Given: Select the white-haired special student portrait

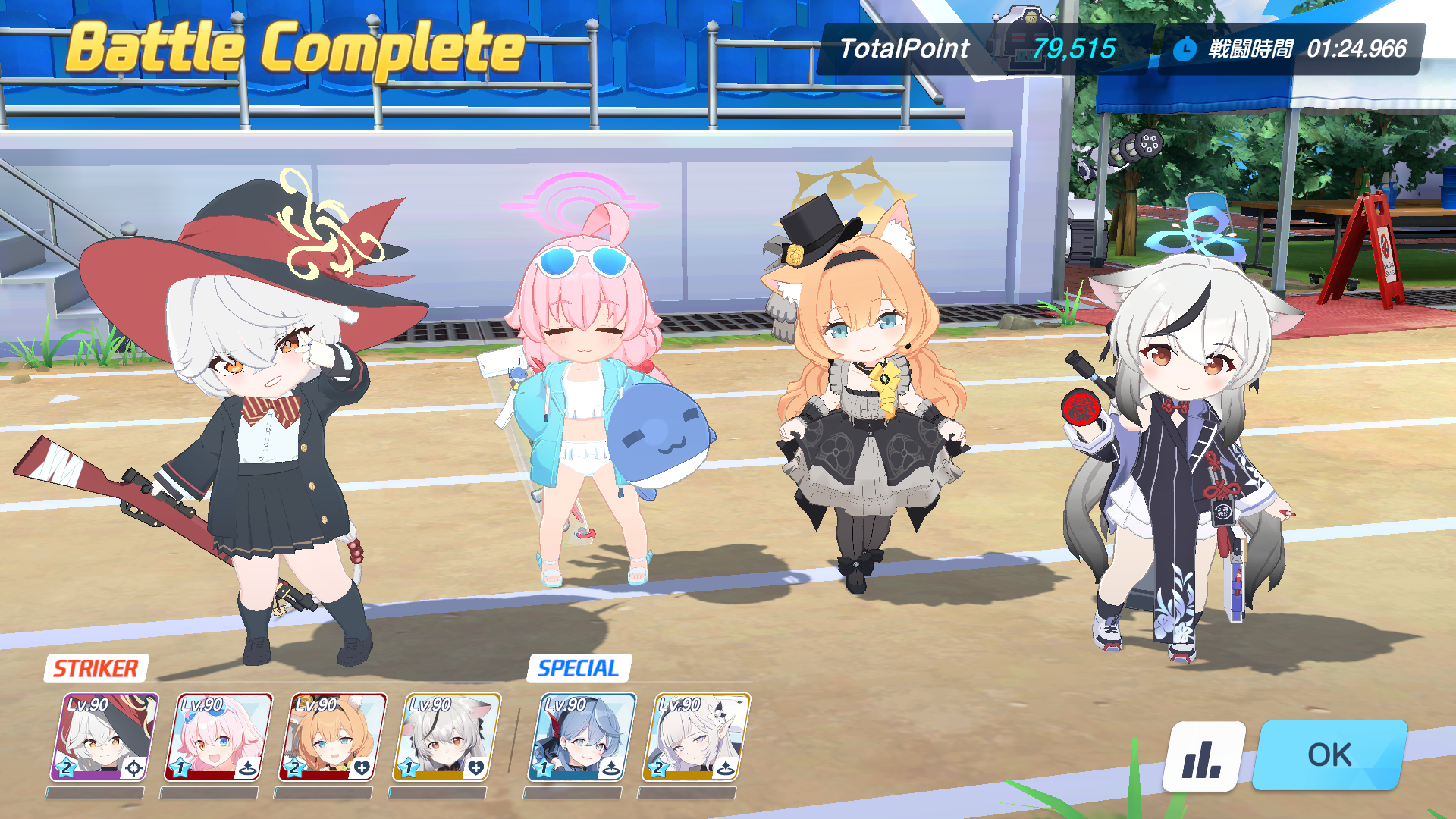Looking at the screenshot, I should tap(695, 737).
